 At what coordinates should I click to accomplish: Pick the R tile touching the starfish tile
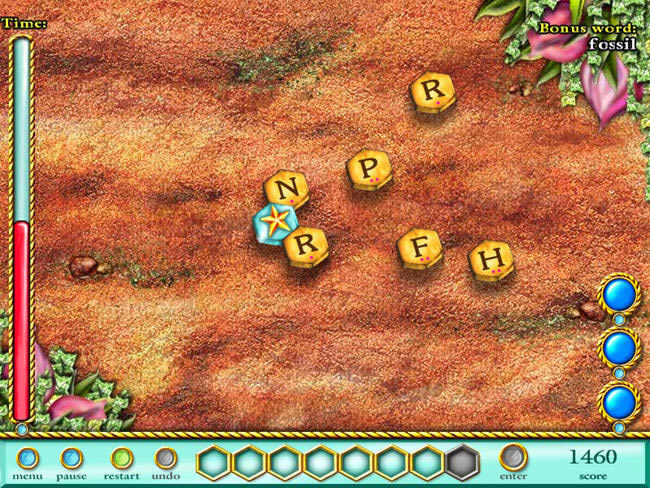pos(306,245)
